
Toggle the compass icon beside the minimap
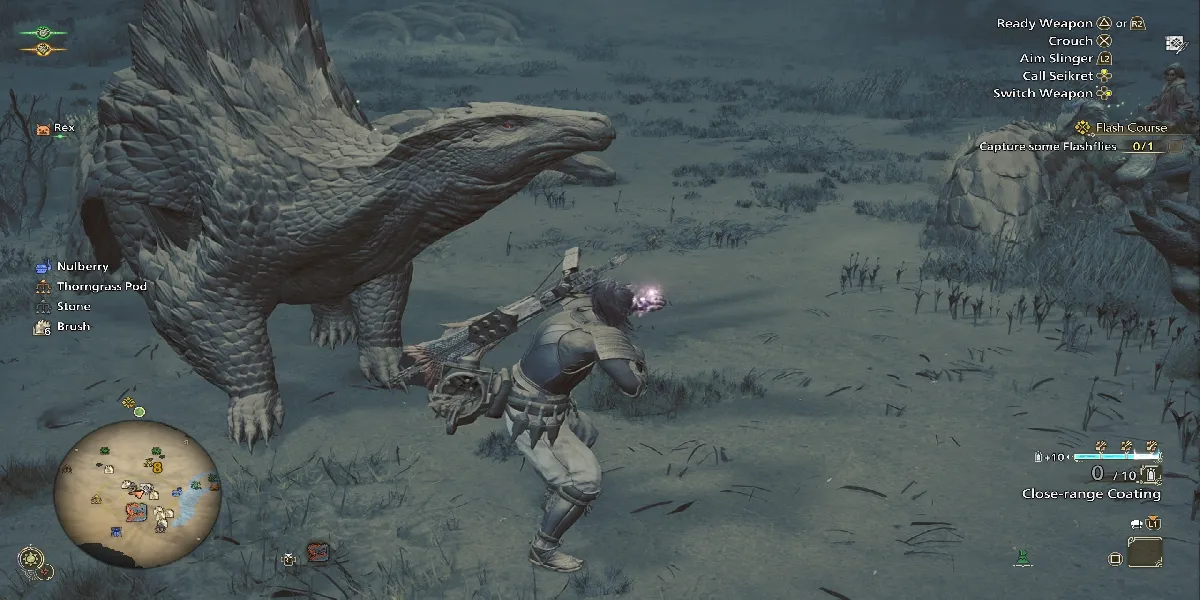(x=29, y=559)
